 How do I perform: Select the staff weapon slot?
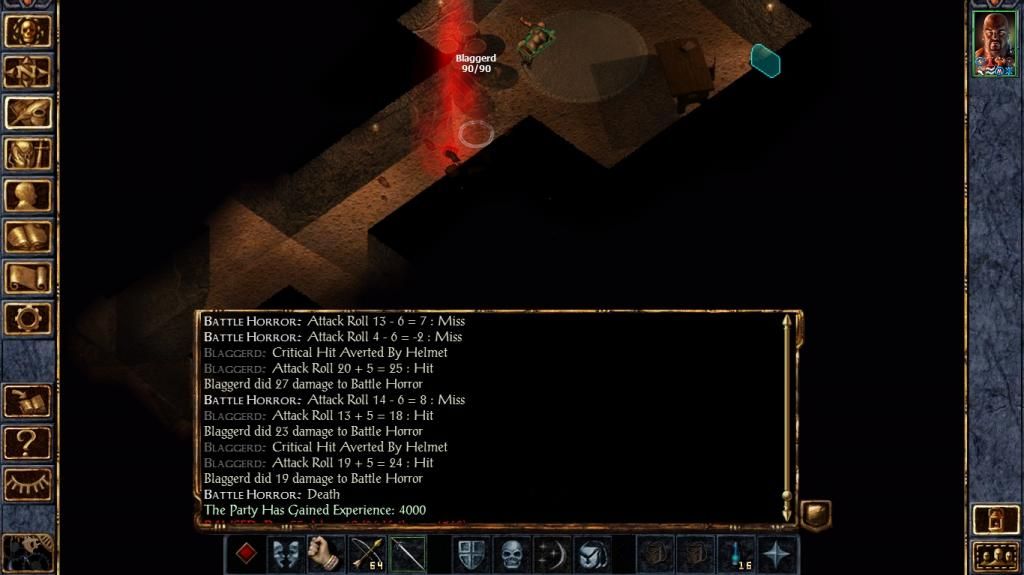407,554
